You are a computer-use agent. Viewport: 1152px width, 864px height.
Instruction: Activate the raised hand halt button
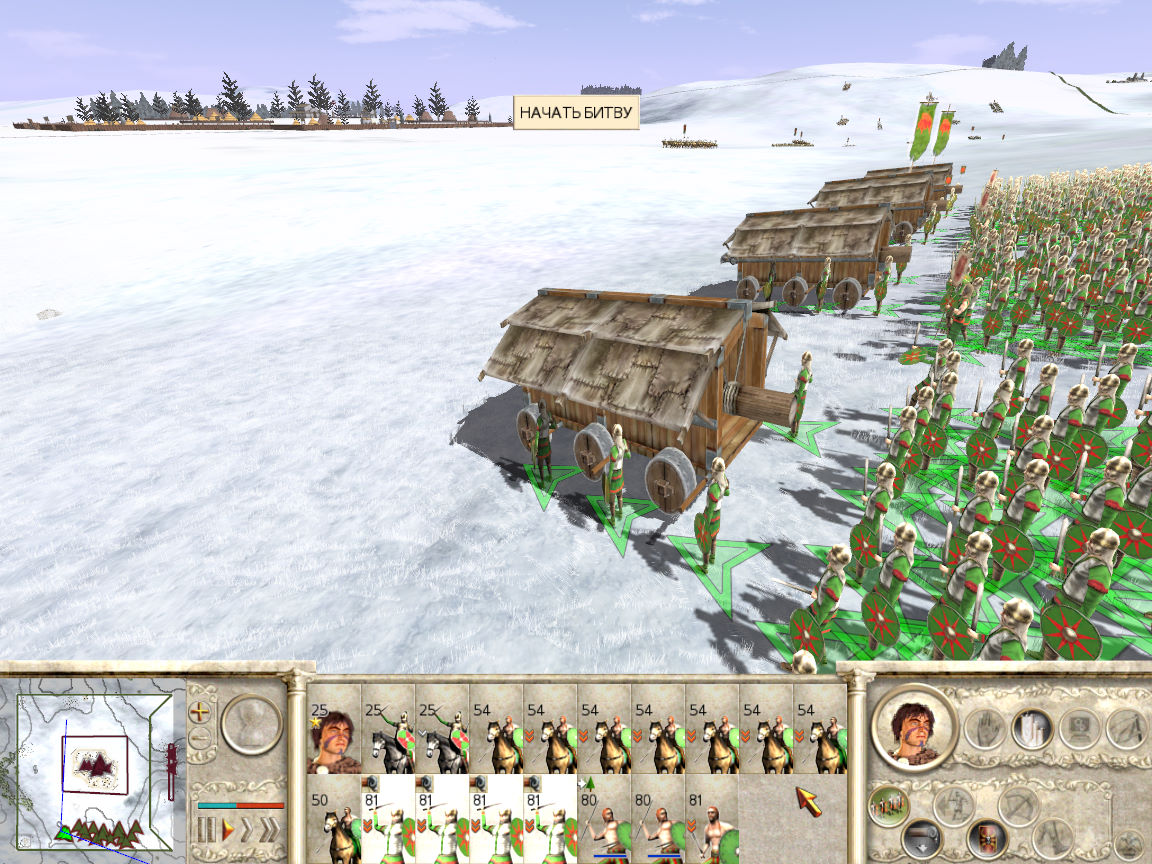pos(986,728)
